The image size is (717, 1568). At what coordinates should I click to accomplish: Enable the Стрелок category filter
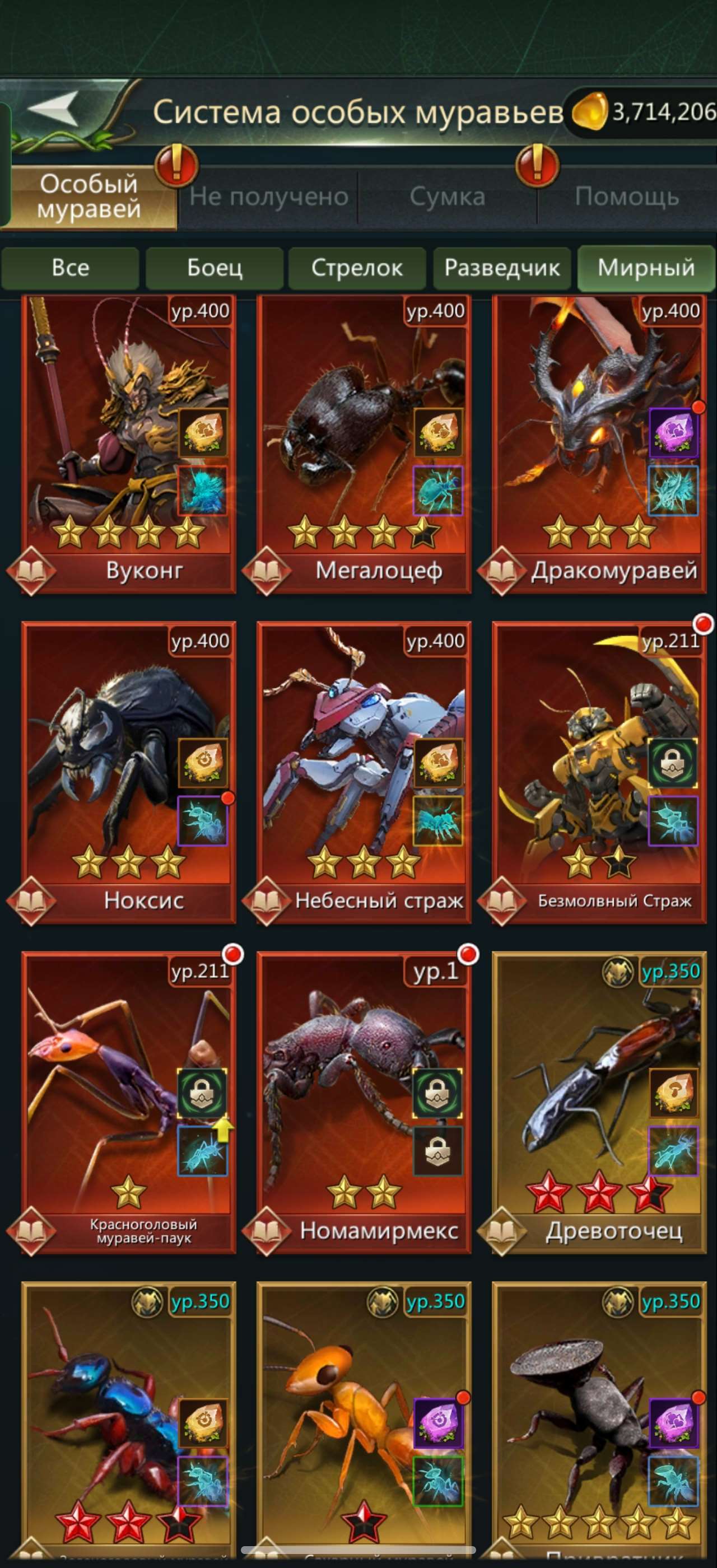click(x=357, y=268)
